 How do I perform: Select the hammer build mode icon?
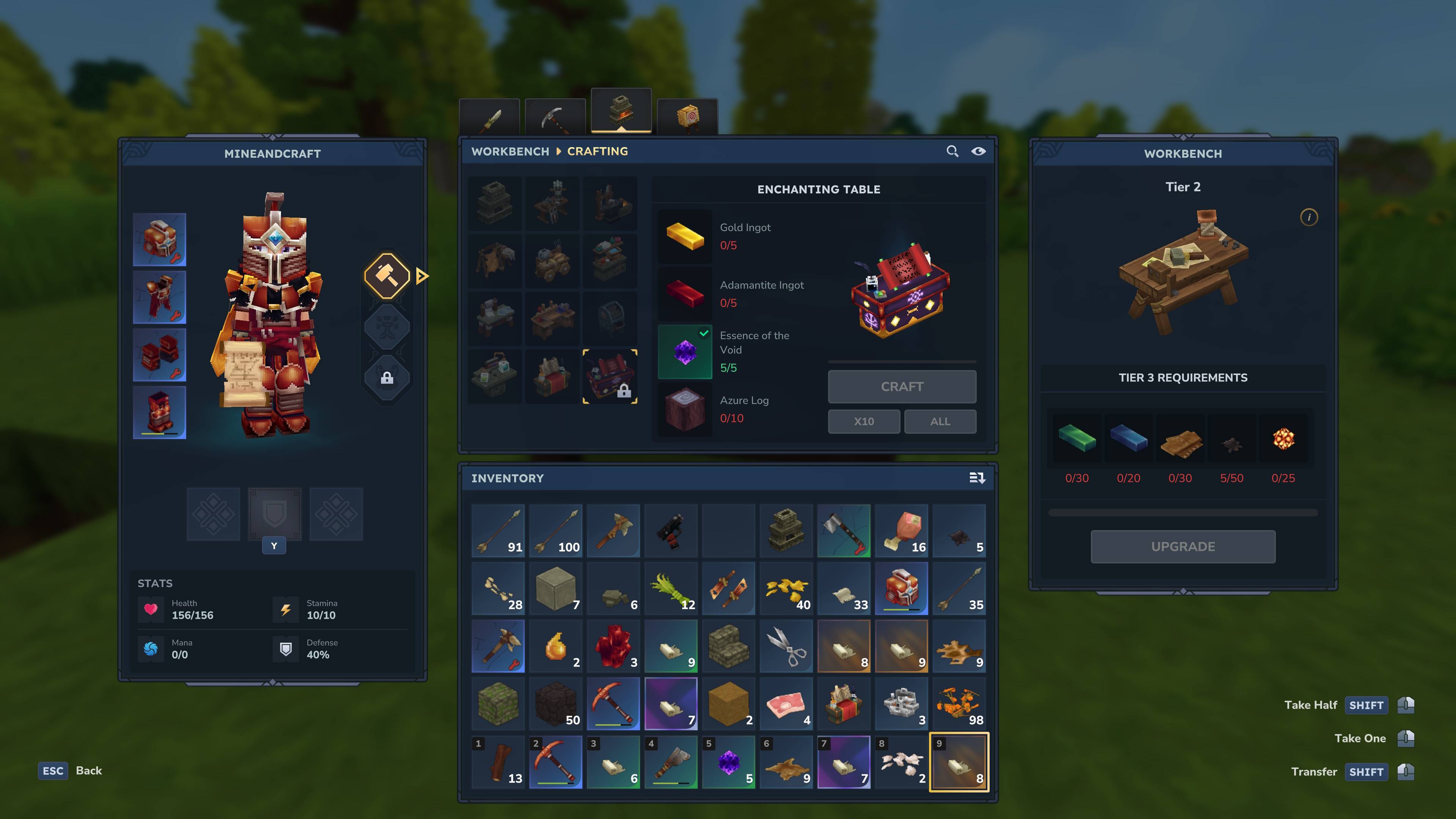[x=387, y=276]
